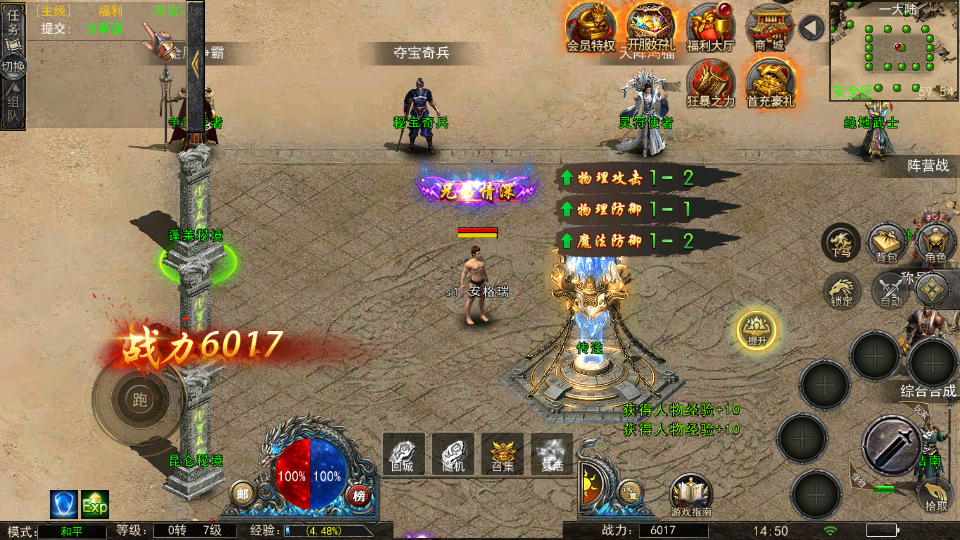Click the glowing 提升 upgrade button
The image size is (960, 540).
point(757,329)
